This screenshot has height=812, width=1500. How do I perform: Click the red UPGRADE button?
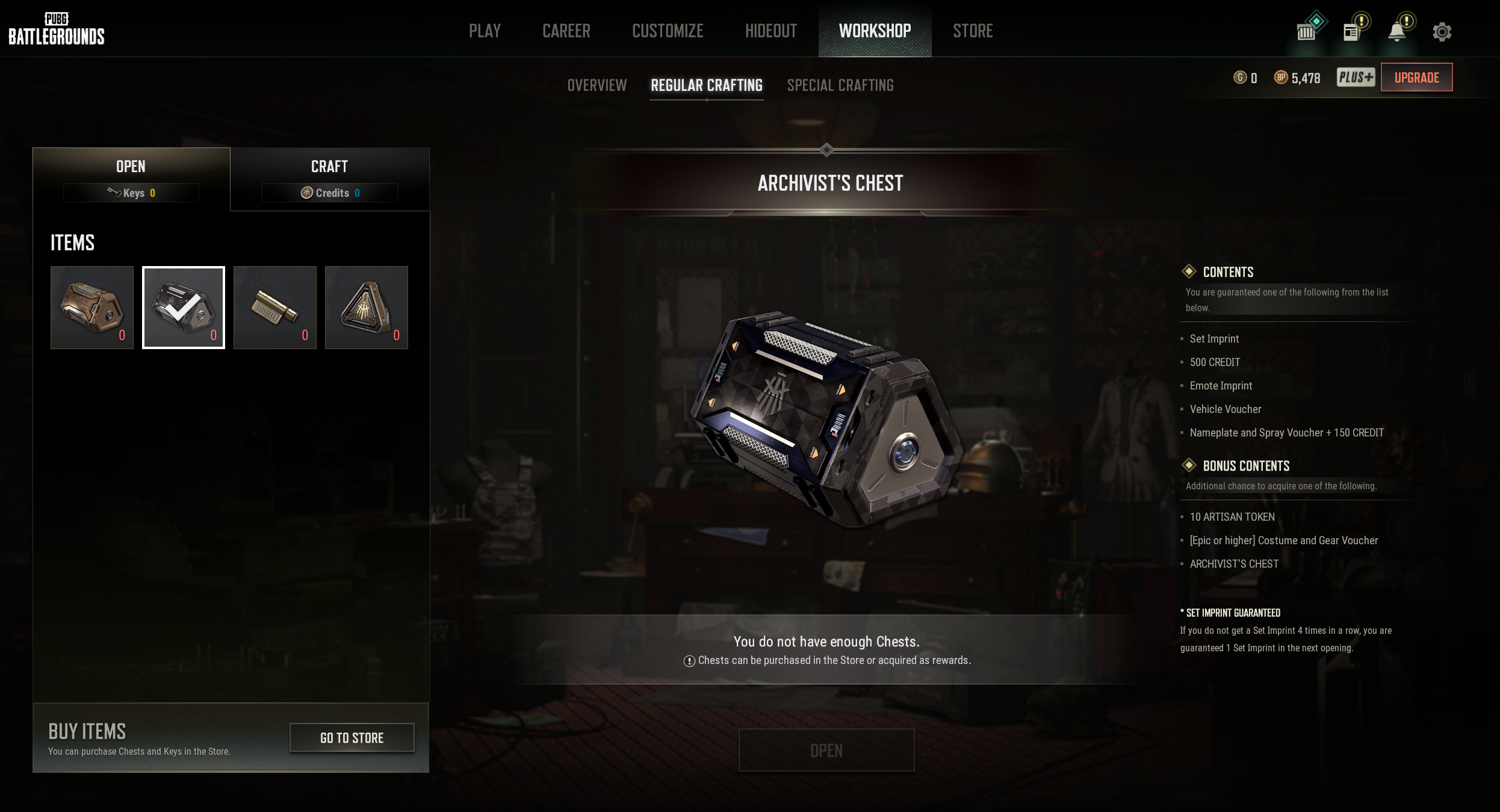[x=1416, y=78]
